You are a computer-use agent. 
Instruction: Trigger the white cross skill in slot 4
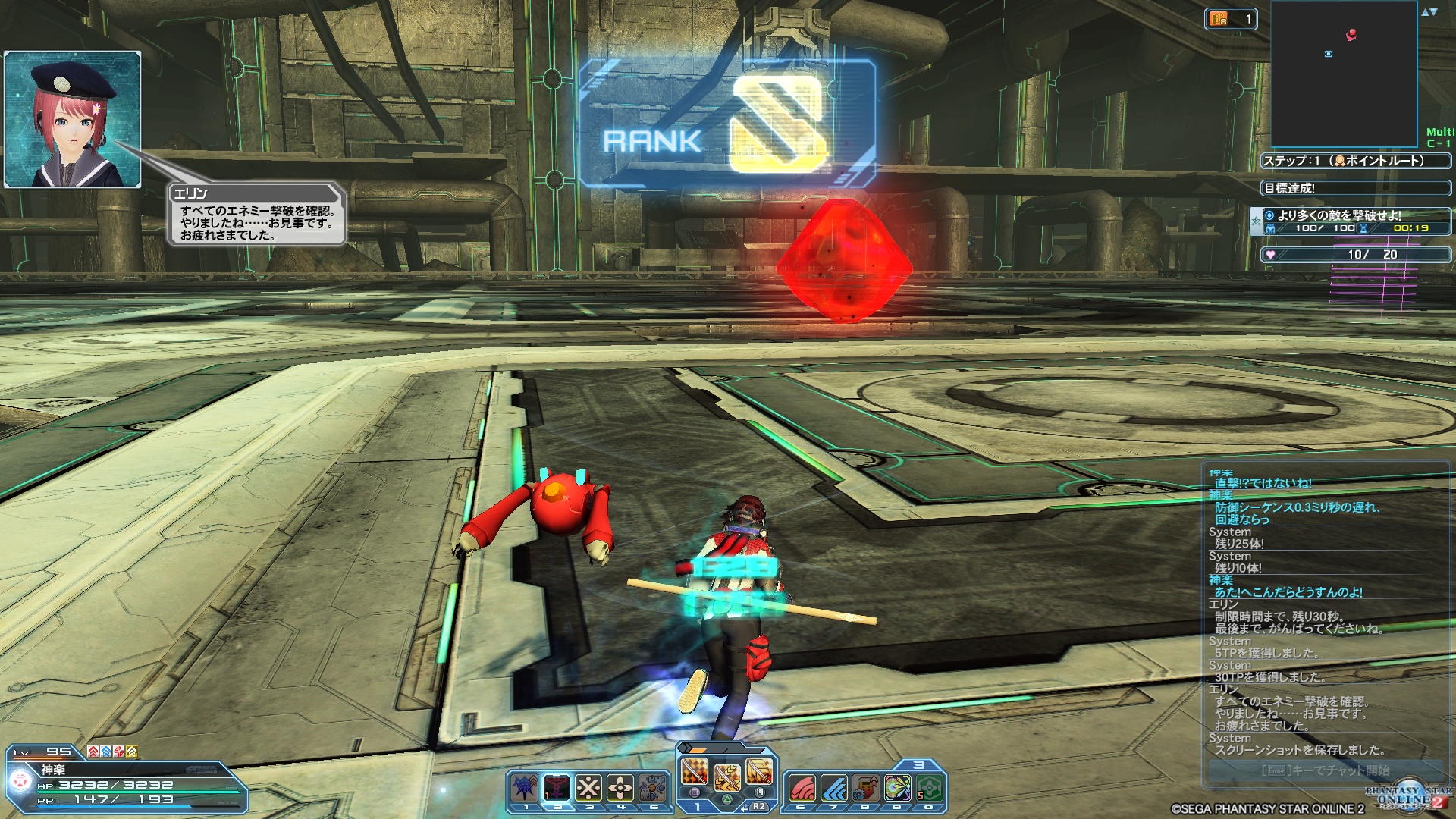[x=620, y=789]
